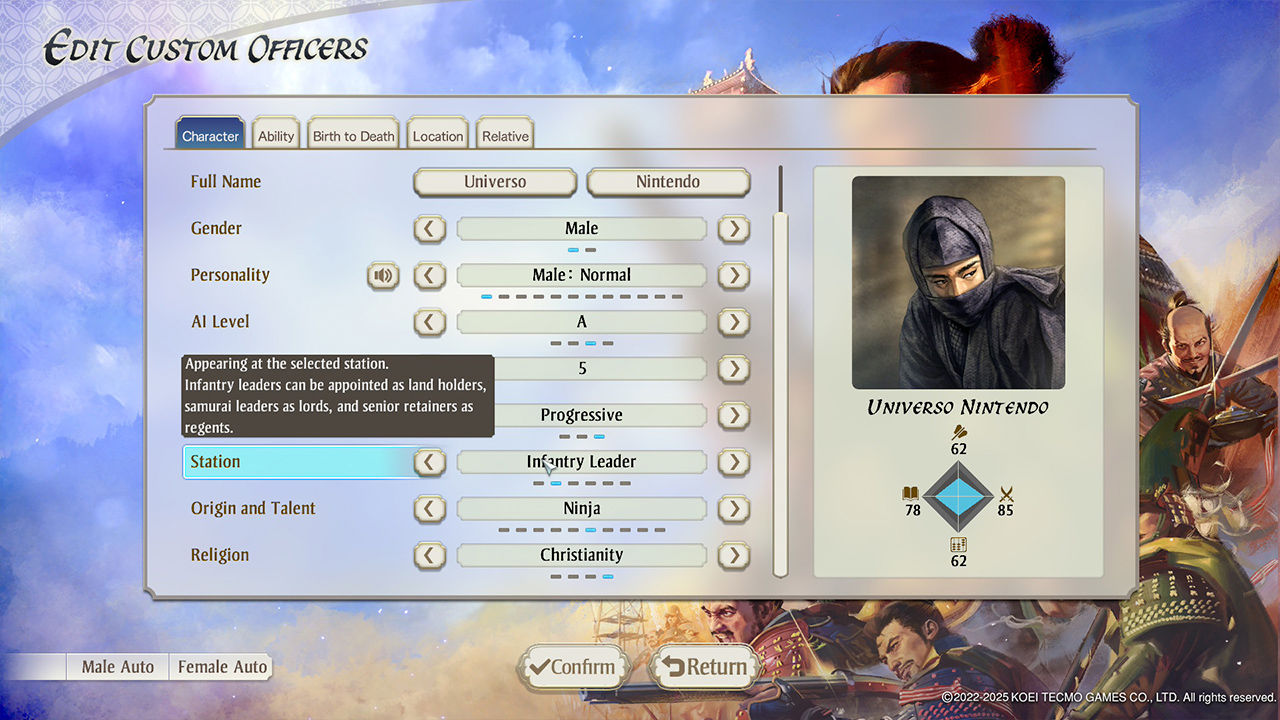The width and height of the screenshot is (1280, 720).
Task: Change Station to next rank
Action: click(734, 462)
